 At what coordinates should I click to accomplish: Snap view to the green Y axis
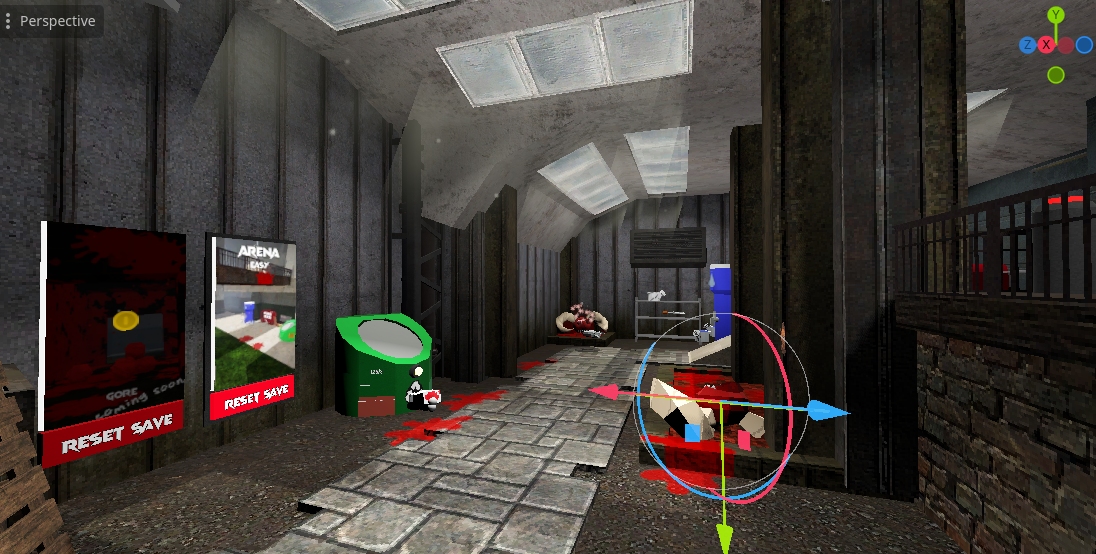point(1056,15)
